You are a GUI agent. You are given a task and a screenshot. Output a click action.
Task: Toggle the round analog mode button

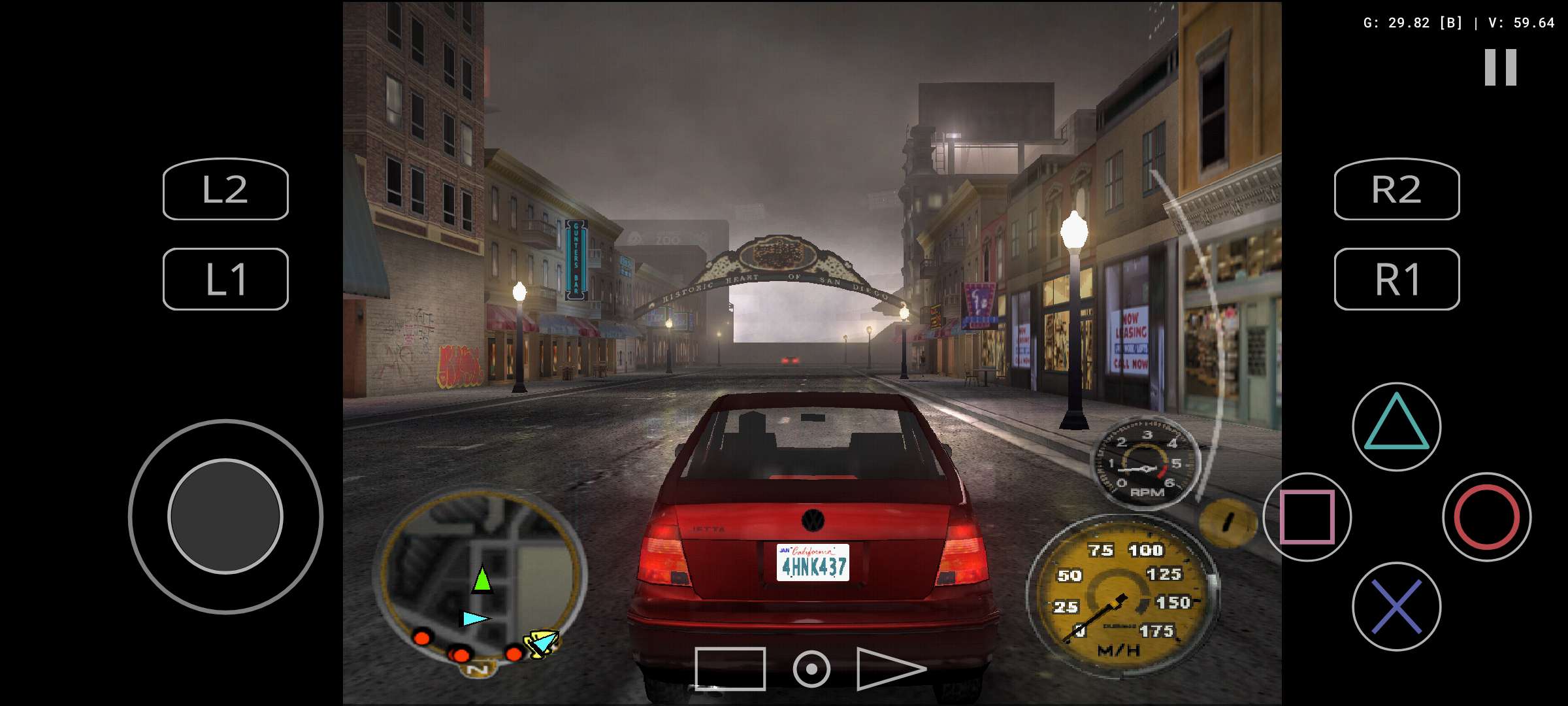click(x=811, y=669)
